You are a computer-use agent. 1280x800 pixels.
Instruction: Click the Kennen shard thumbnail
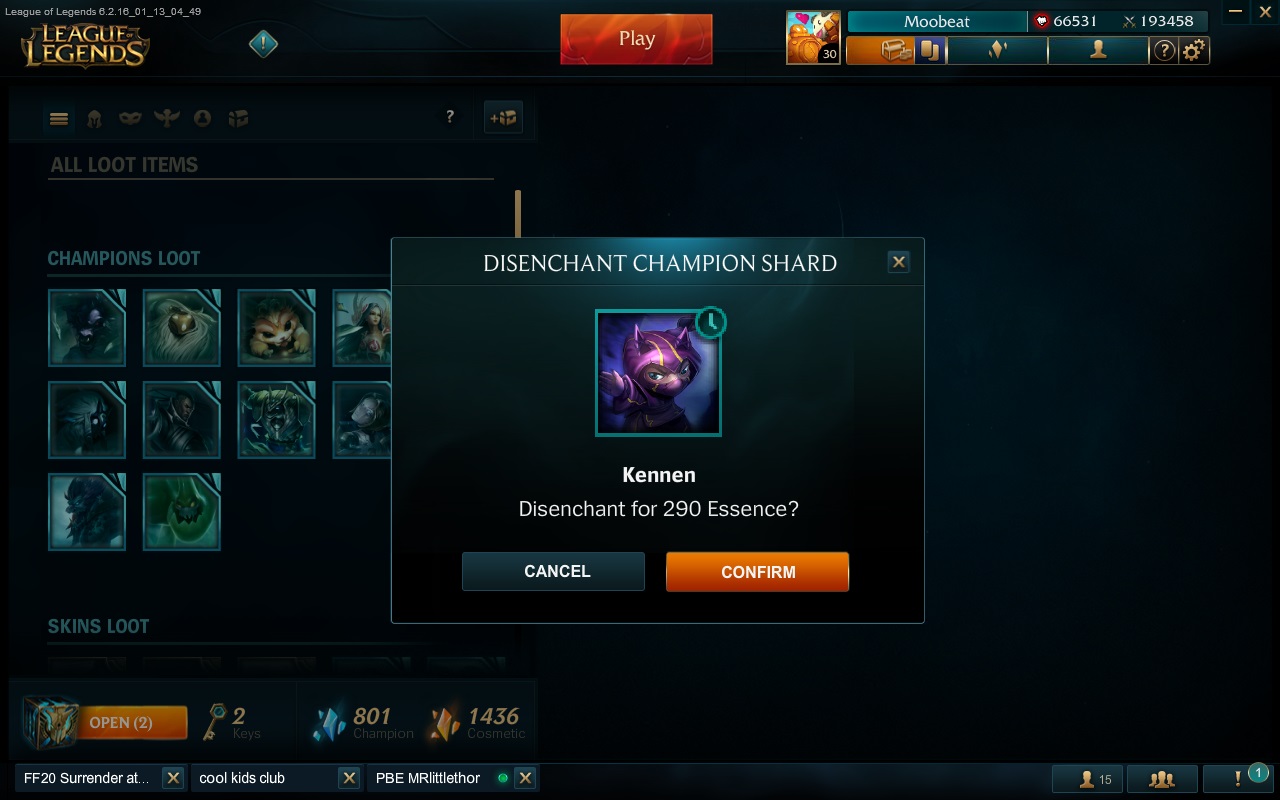click(659, 374)
